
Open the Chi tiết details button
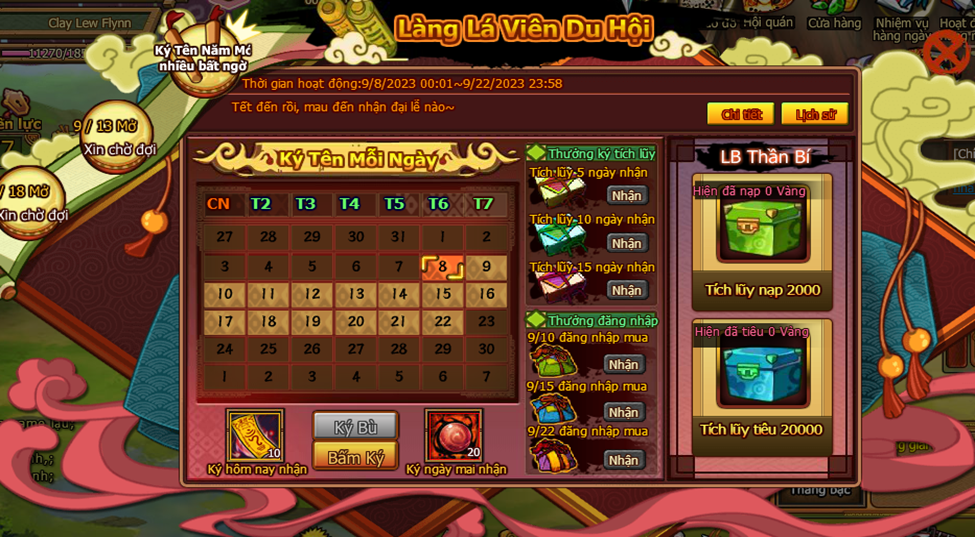coord(740,114)
